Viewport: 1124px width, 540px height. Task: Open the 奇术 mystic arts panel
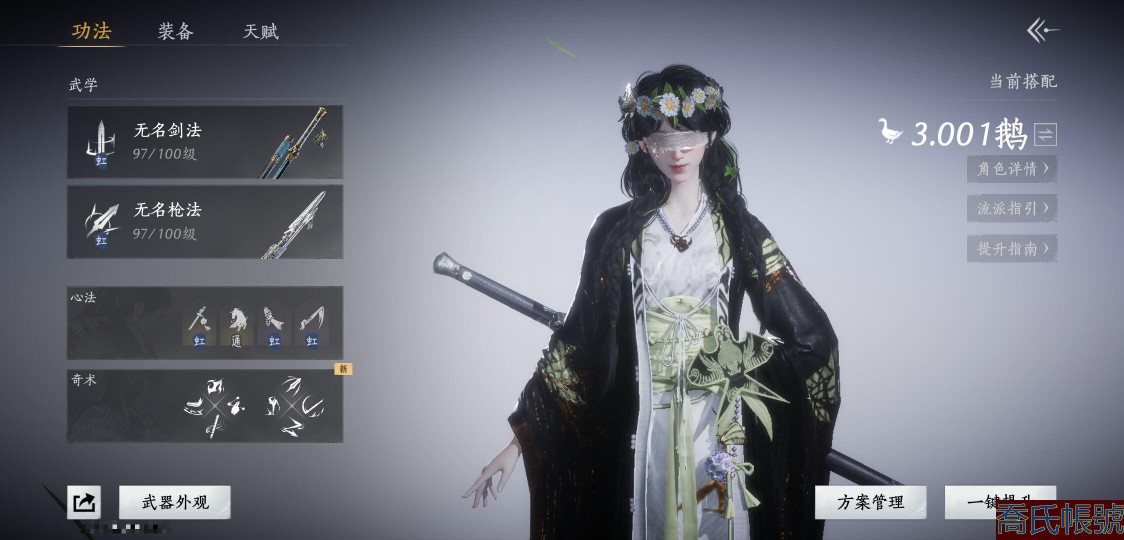click(205, 406)
